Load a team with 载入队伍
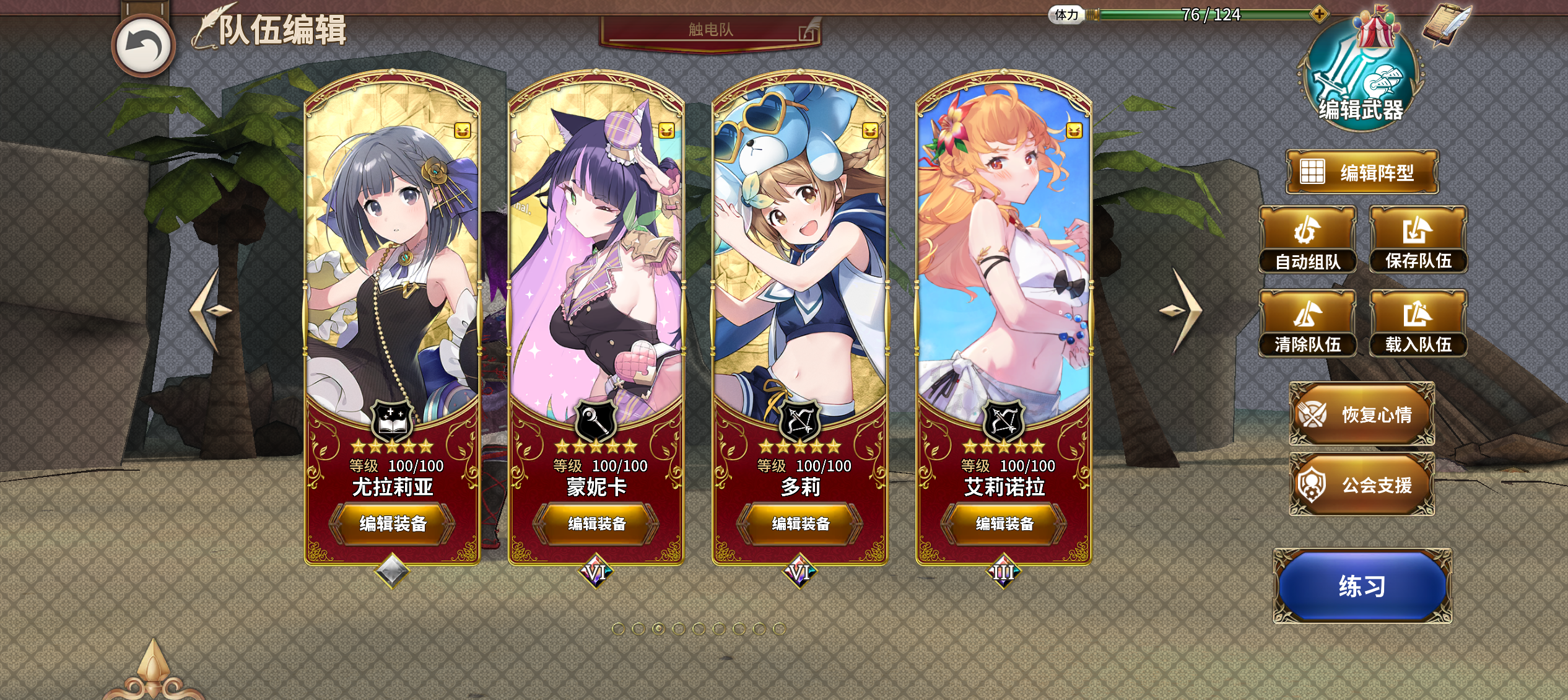The image size is (1568, 700). [x=1418, y=323]
